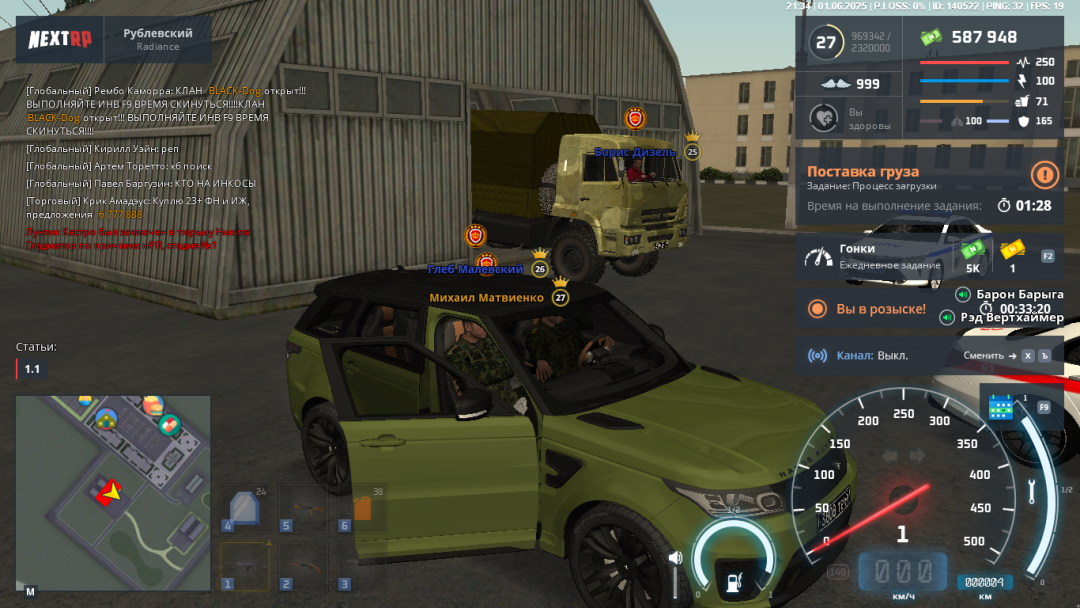Open the orange alert icon for Поставка груза

point(1045,175)
